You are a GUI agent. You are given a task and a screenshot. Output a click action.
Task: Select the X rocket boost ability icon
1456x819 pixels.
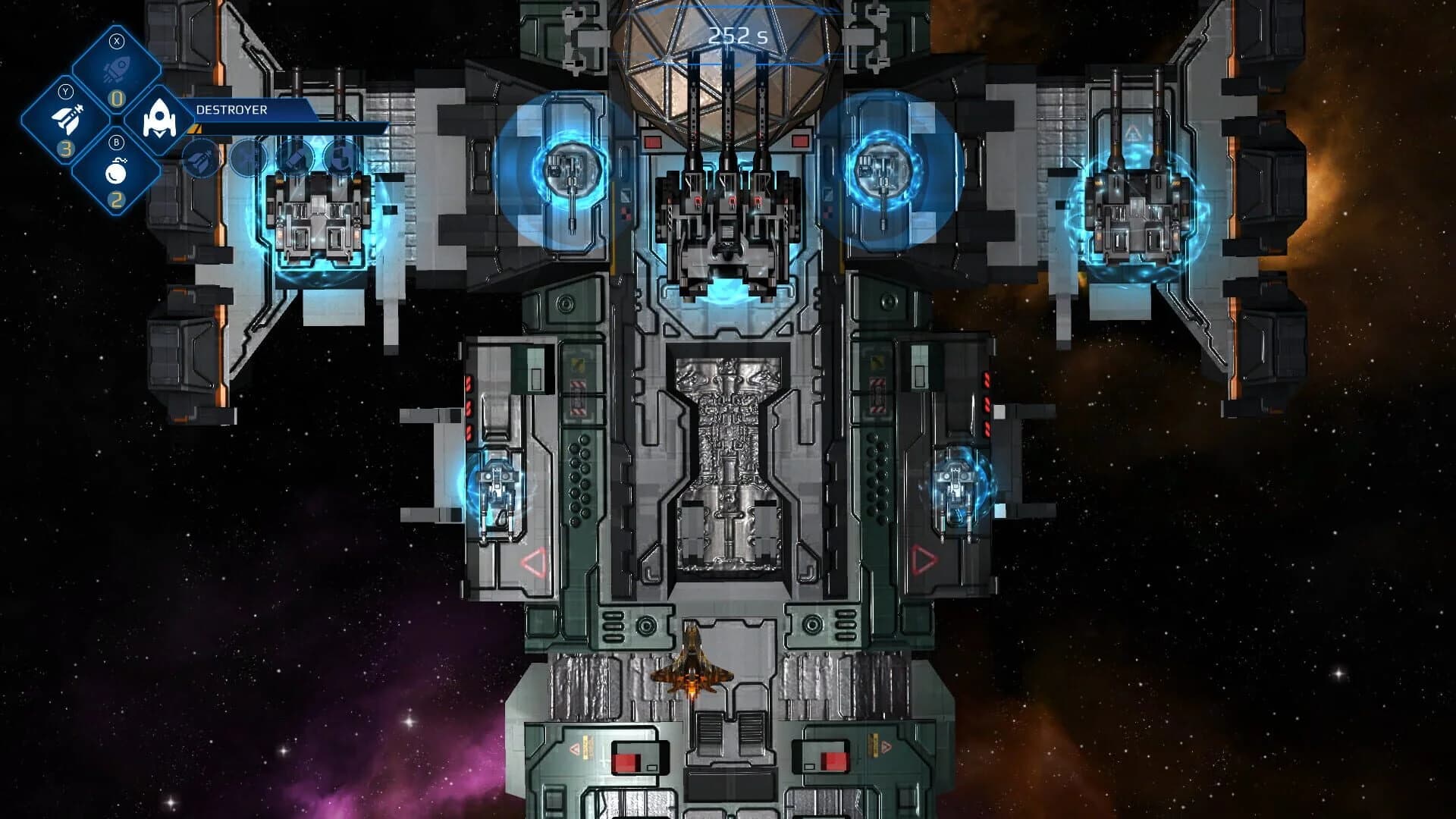[x=116, y=70]
